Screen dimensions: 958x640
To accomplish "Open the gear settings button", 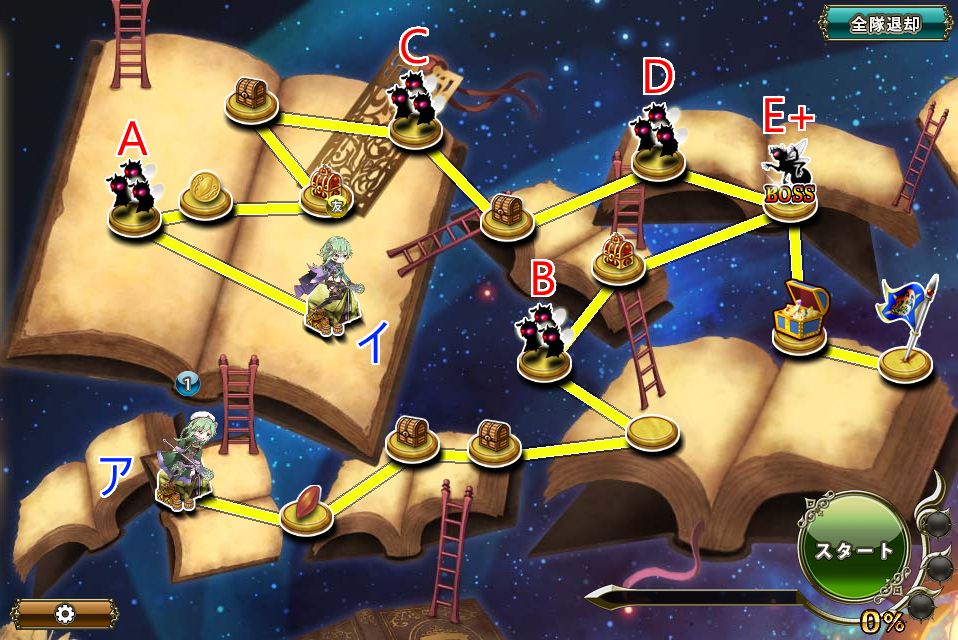I will click(x=66, y=612).
